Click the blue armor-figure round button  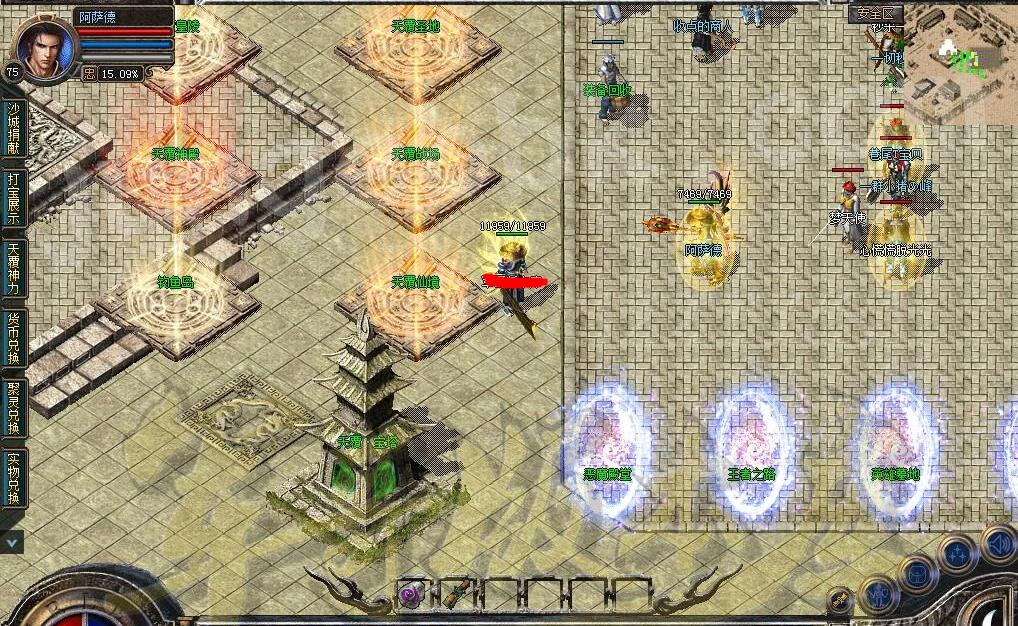point(876,594)
